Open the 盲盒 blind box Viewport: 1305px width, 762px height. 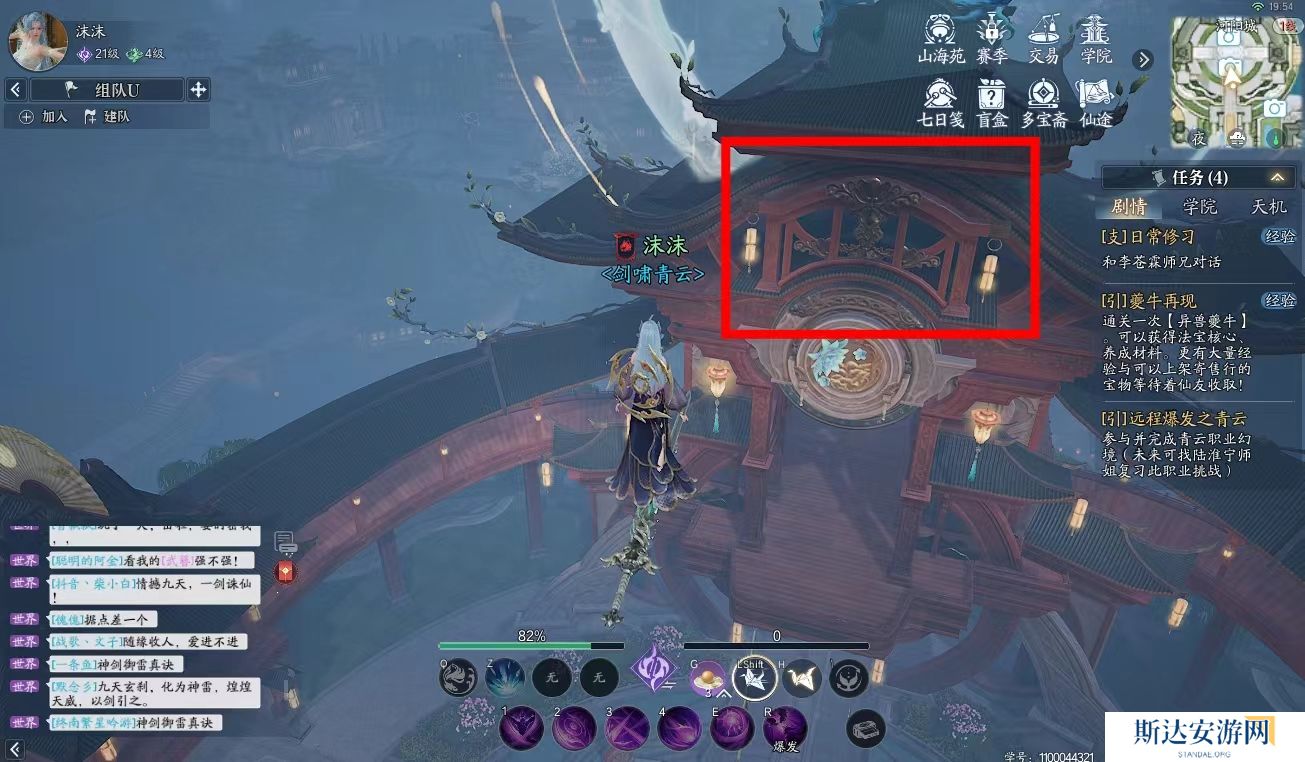pos(992,103)
